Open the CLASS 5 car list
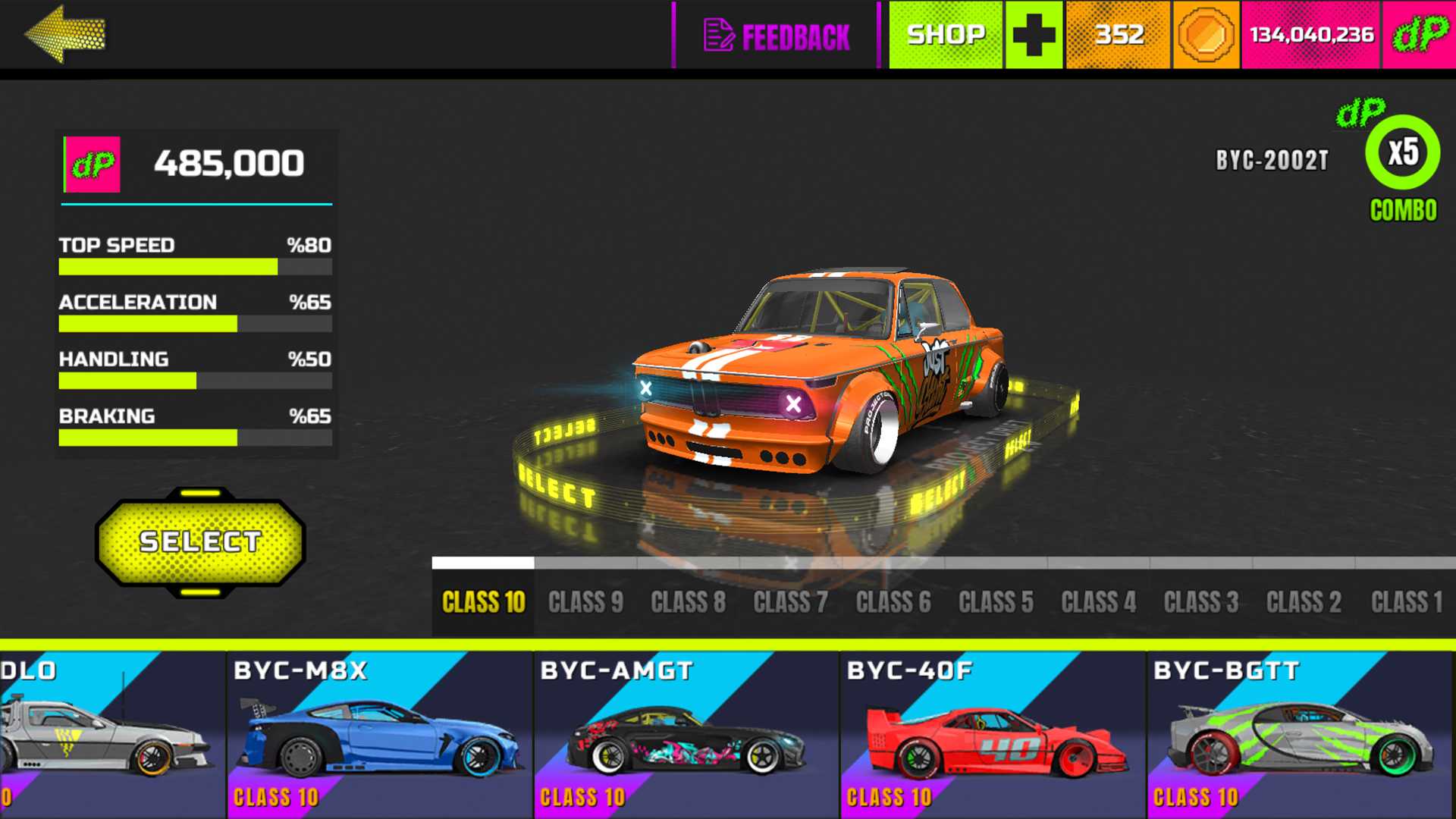This screenshot has height=819, width=1456. pyautogui.click(x=996, y=601)
